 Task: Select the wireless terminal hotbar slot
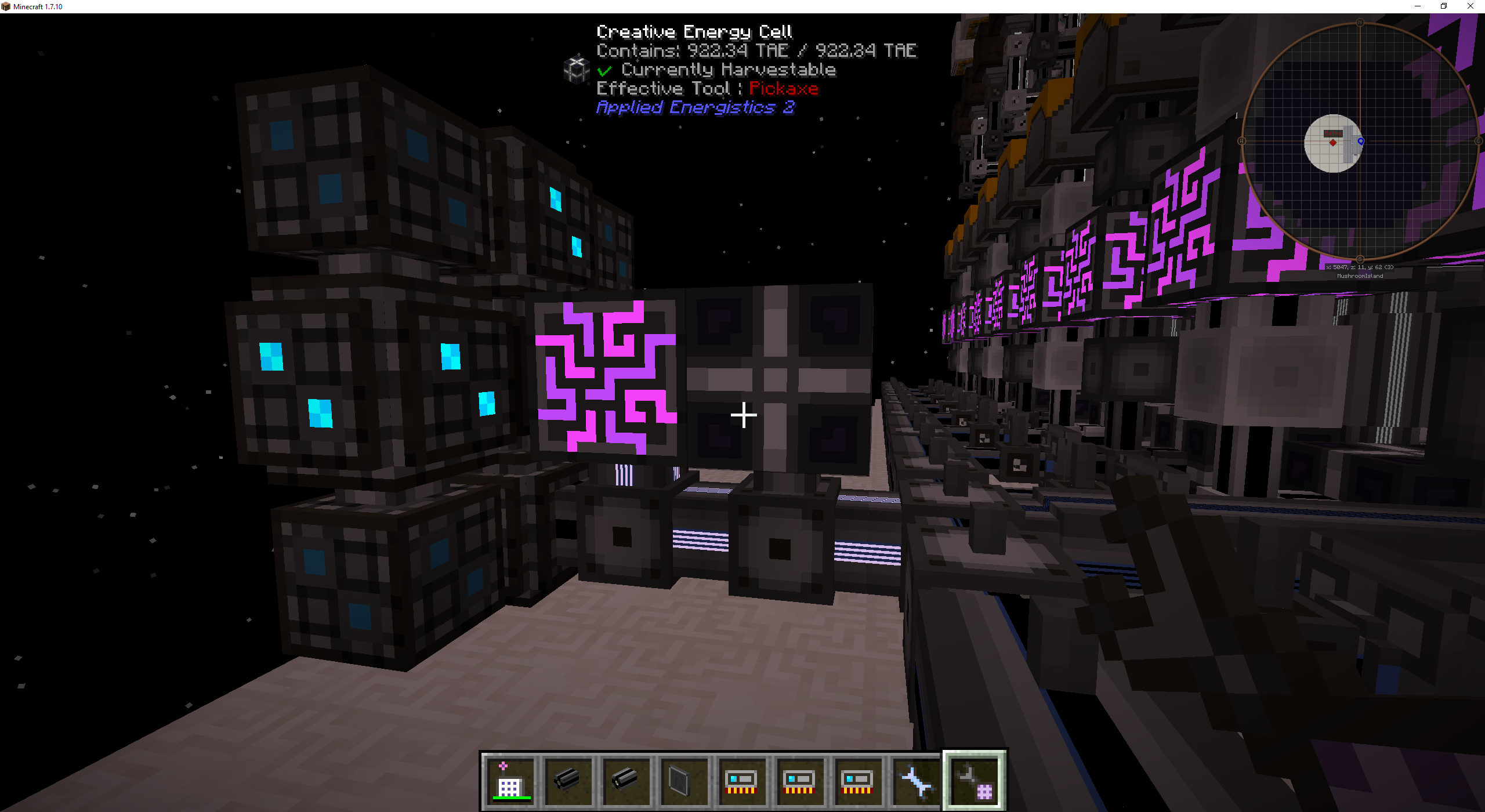(x=509, y=781)
